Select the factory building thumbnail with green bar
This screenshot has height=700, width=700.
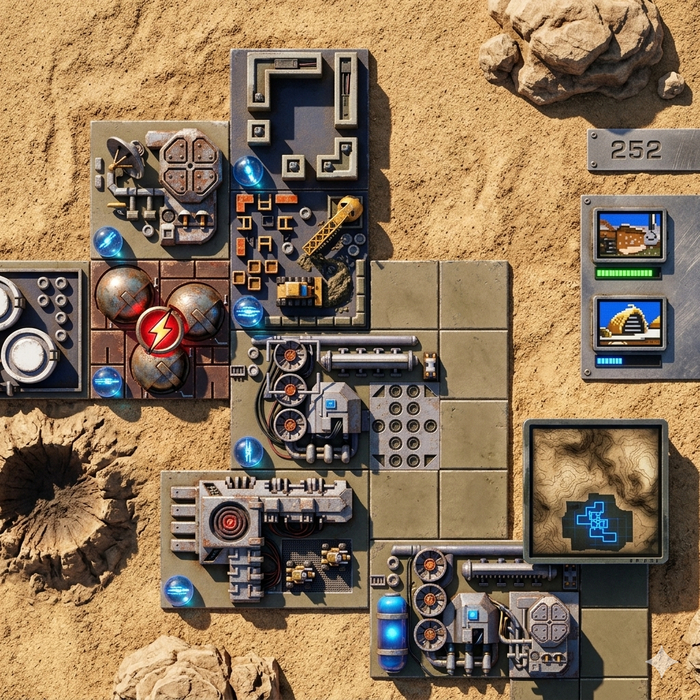[629, 235]
